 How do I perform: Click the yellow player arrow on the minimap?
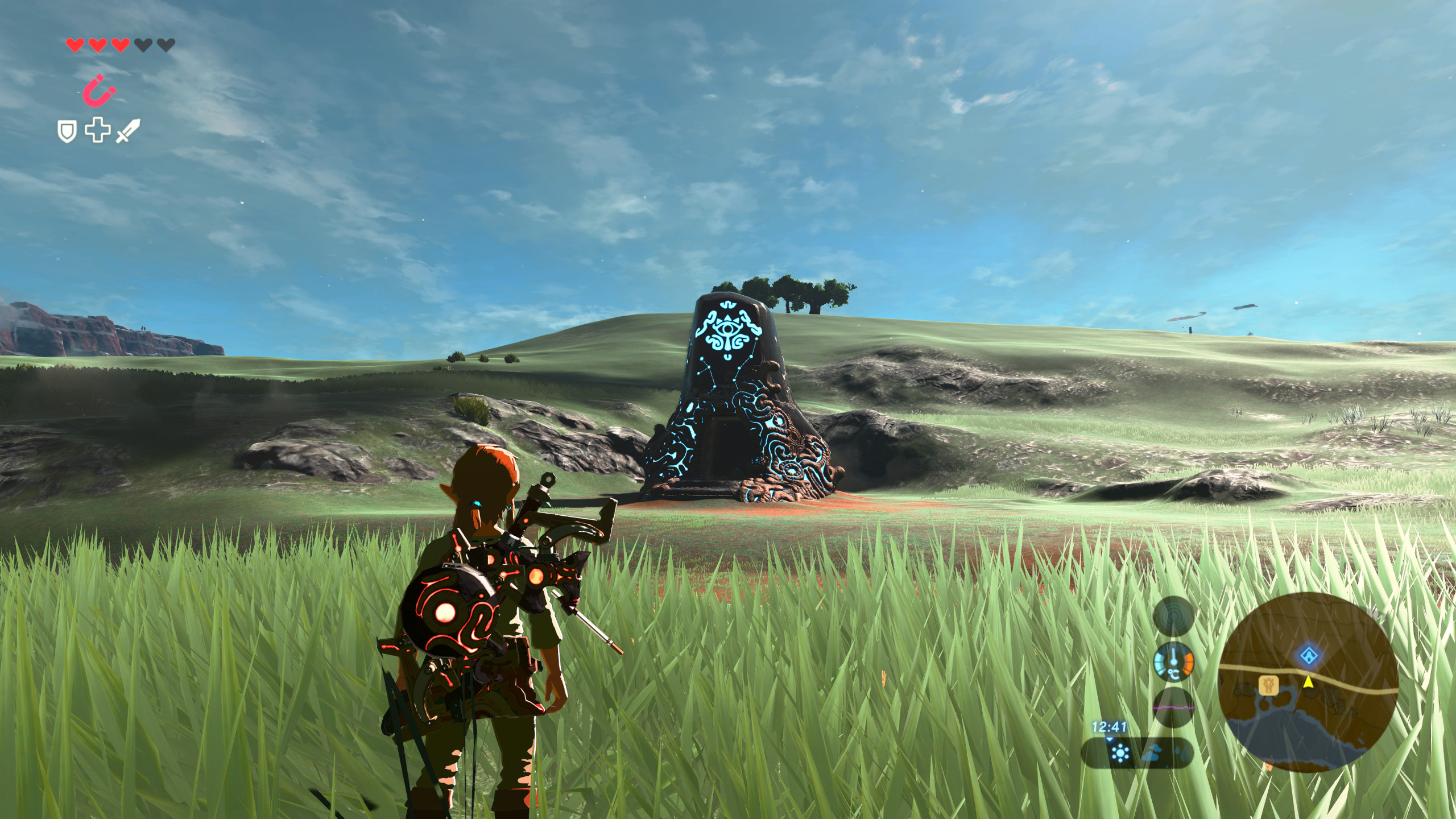[1308, 682]
